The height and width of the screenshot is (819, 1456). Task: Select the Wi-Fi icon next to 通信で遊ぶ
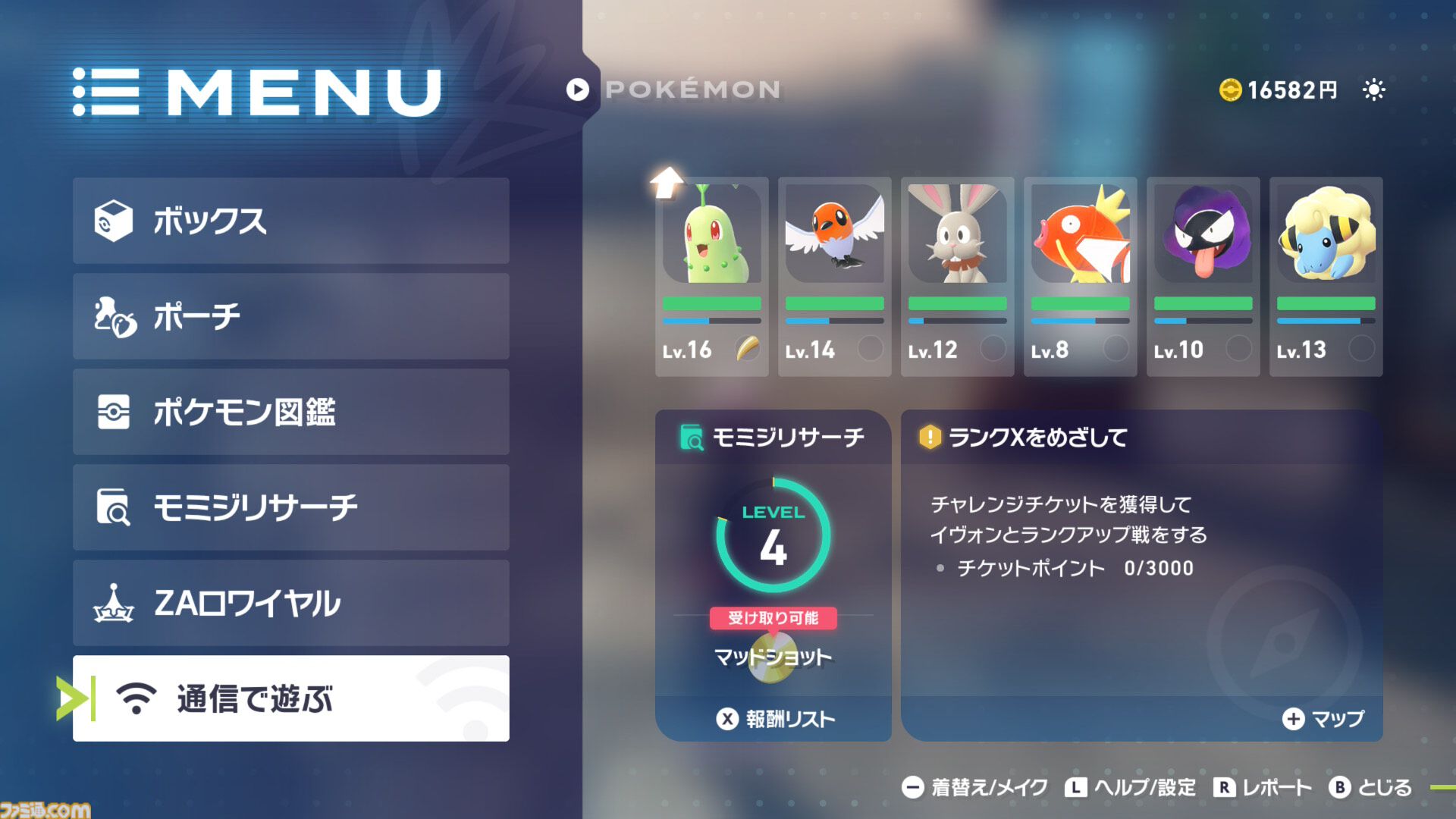tap(135, 700)
